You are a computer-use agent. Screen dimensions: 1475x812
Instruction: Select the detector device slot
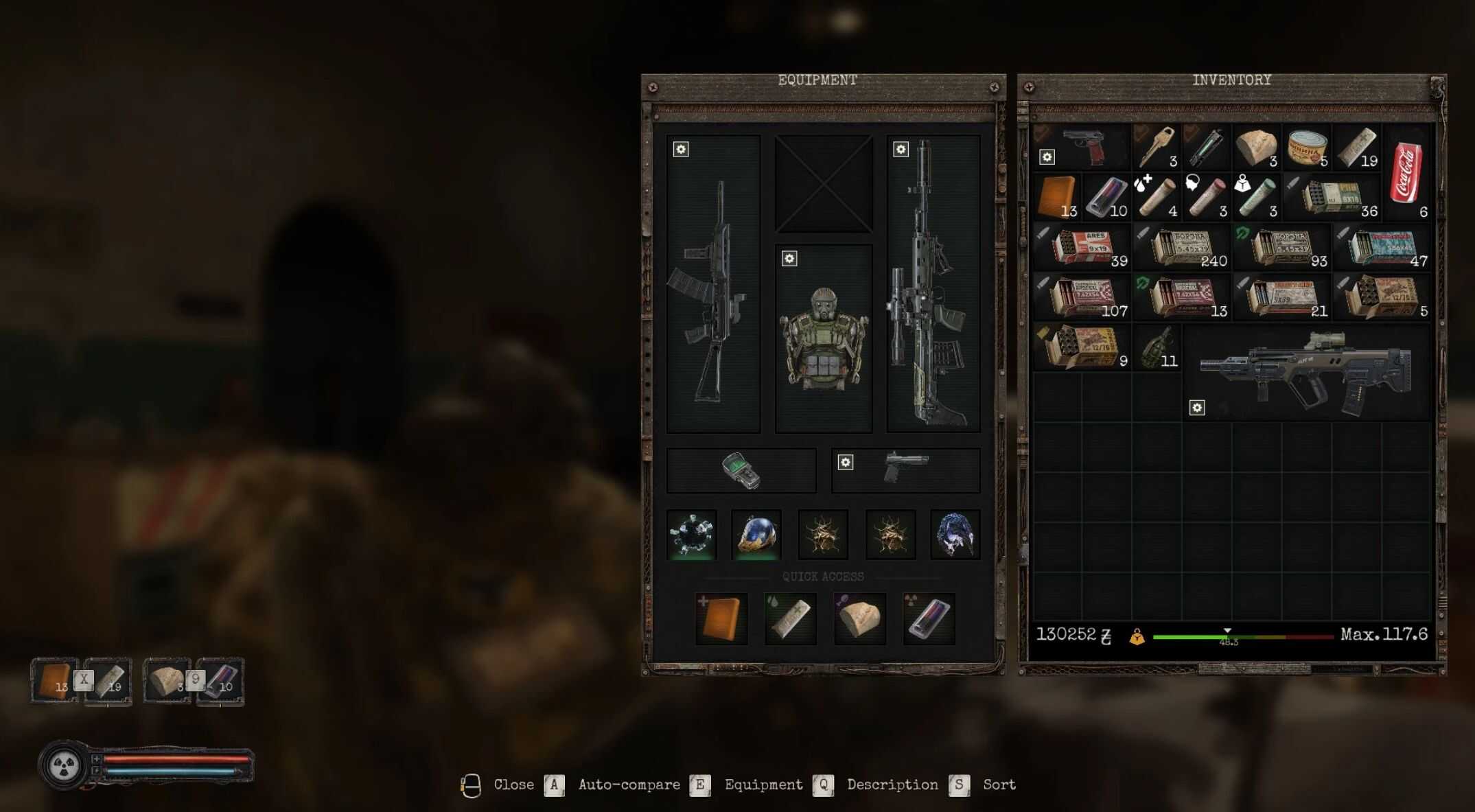tap(741, 470)
